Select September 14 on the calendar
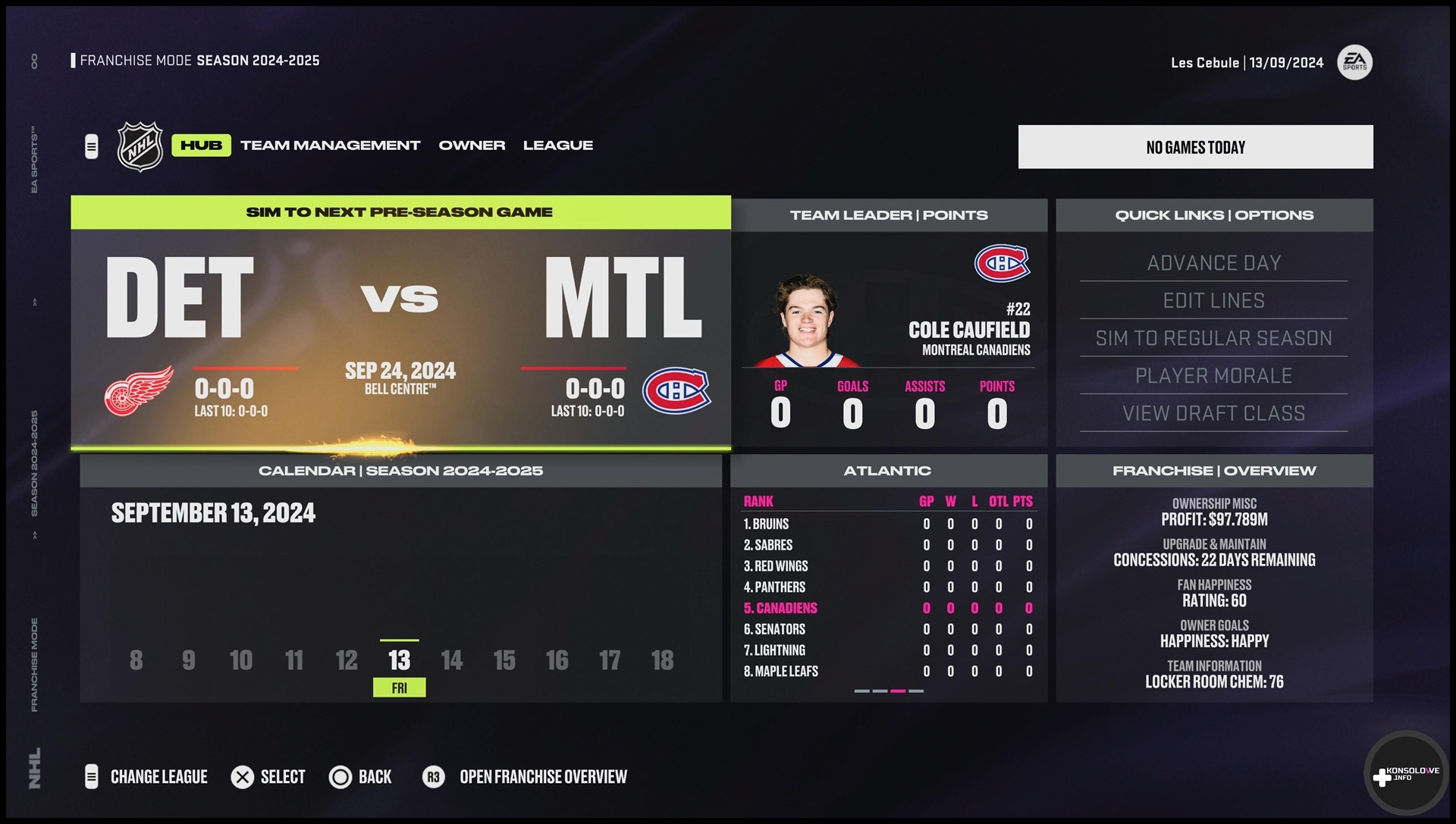This screenshot has height=824, width=1456. pyautogui.click(x=452, y=660)
